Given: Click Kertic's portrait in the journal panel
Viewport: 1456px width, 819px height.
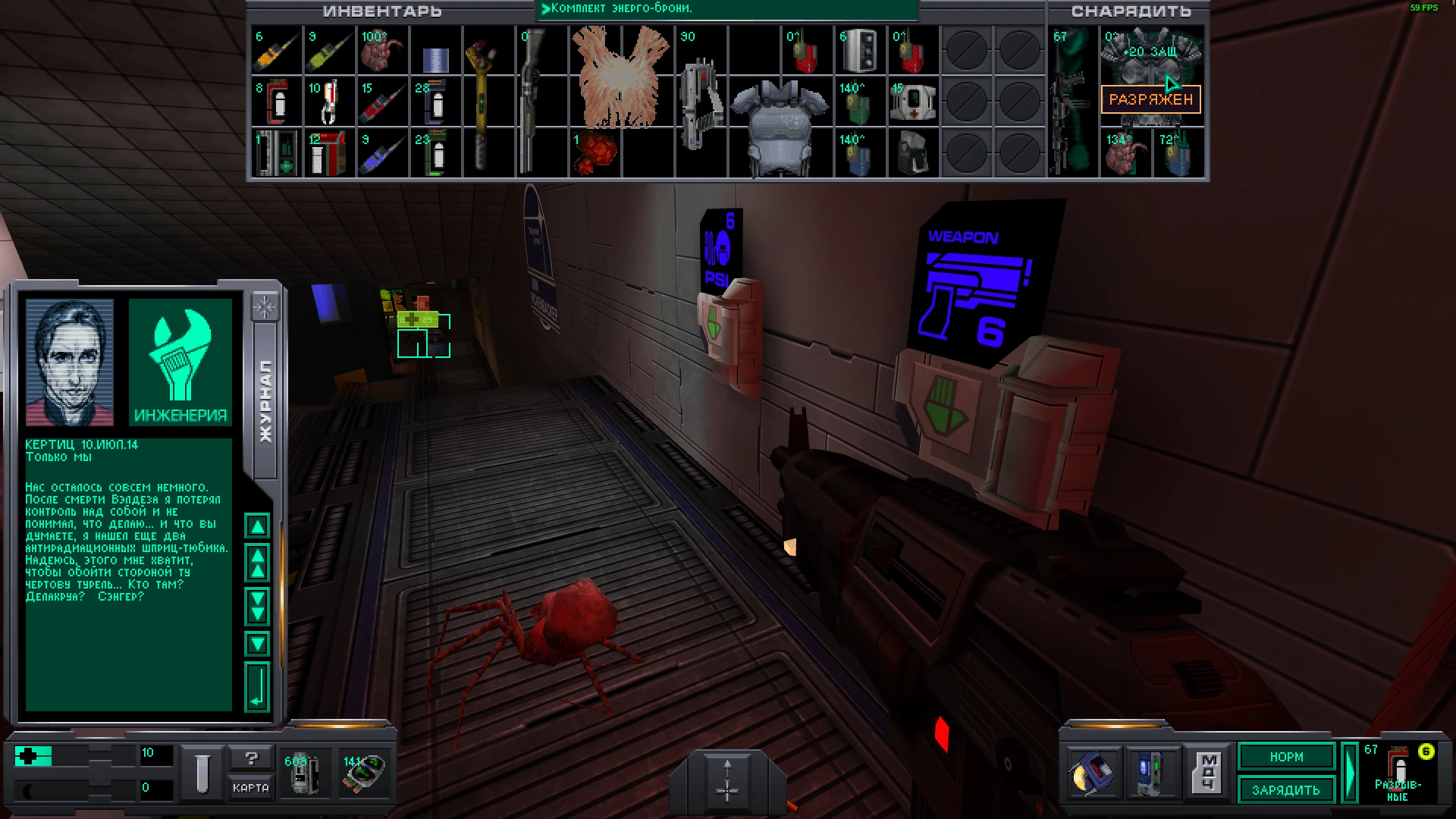Looking at the screenshot, I should 70,362.
